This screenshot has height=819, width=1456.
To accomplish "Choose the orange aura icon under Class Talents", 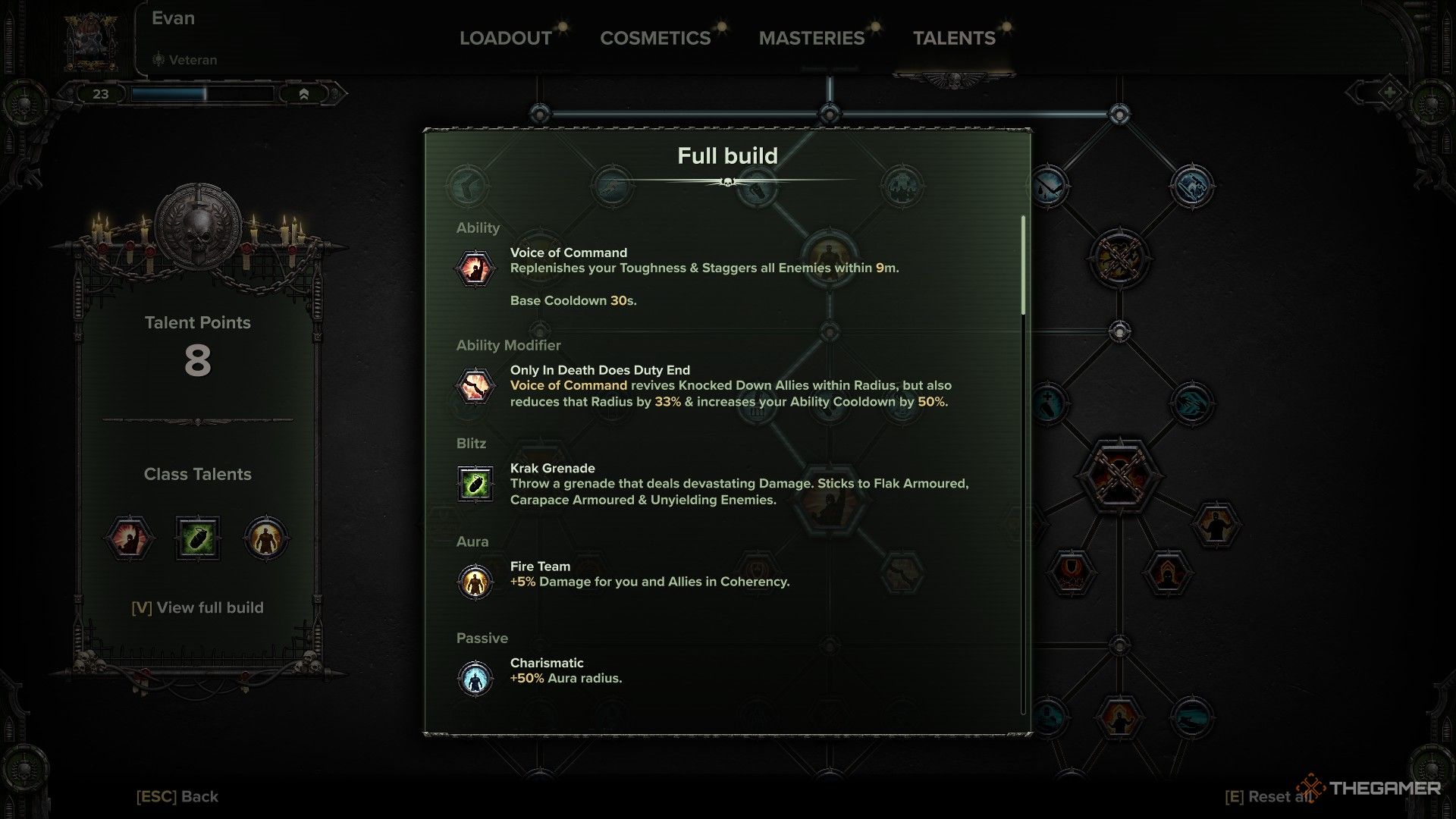I will (x=265, y=538).
